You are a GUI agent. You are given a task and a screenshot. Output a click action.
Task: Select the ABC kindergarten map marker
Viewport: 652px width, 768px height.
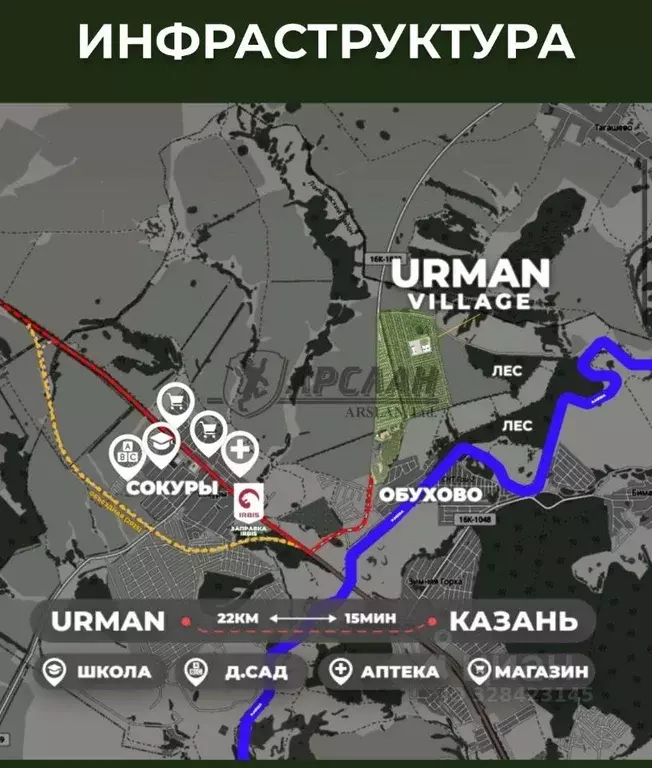(x=128, y=453)
